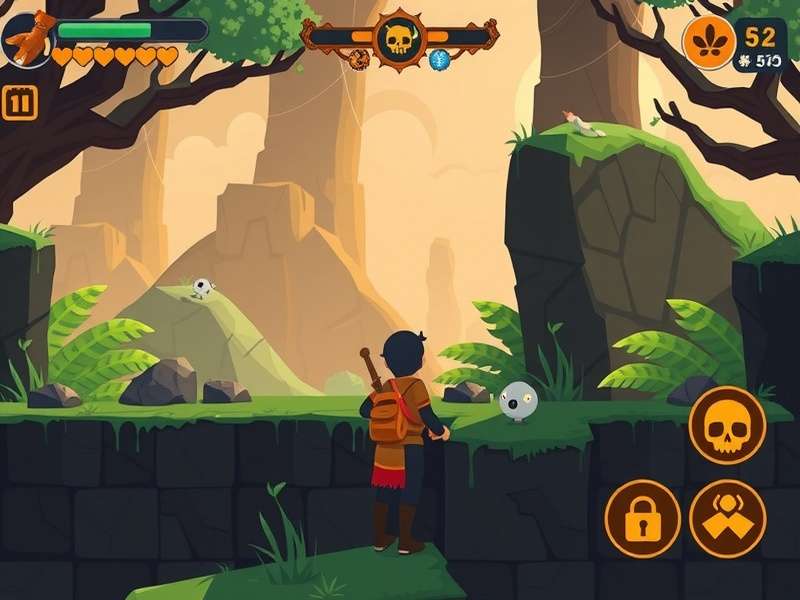Select the blue orb under boss bar
The image size is (800, 600).
pyautogui.click(x=439, y=60)
